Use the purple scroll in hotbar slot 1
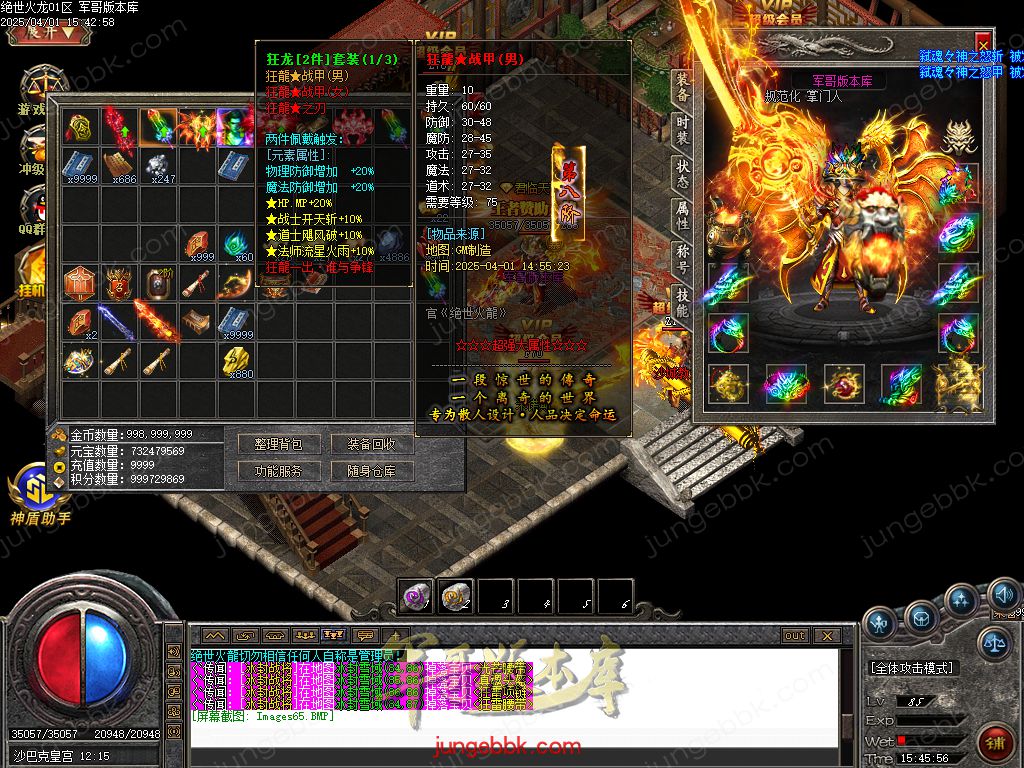The width and height of the screenshot is (1024, 768). pyautogui.click(x=415, y=597)
